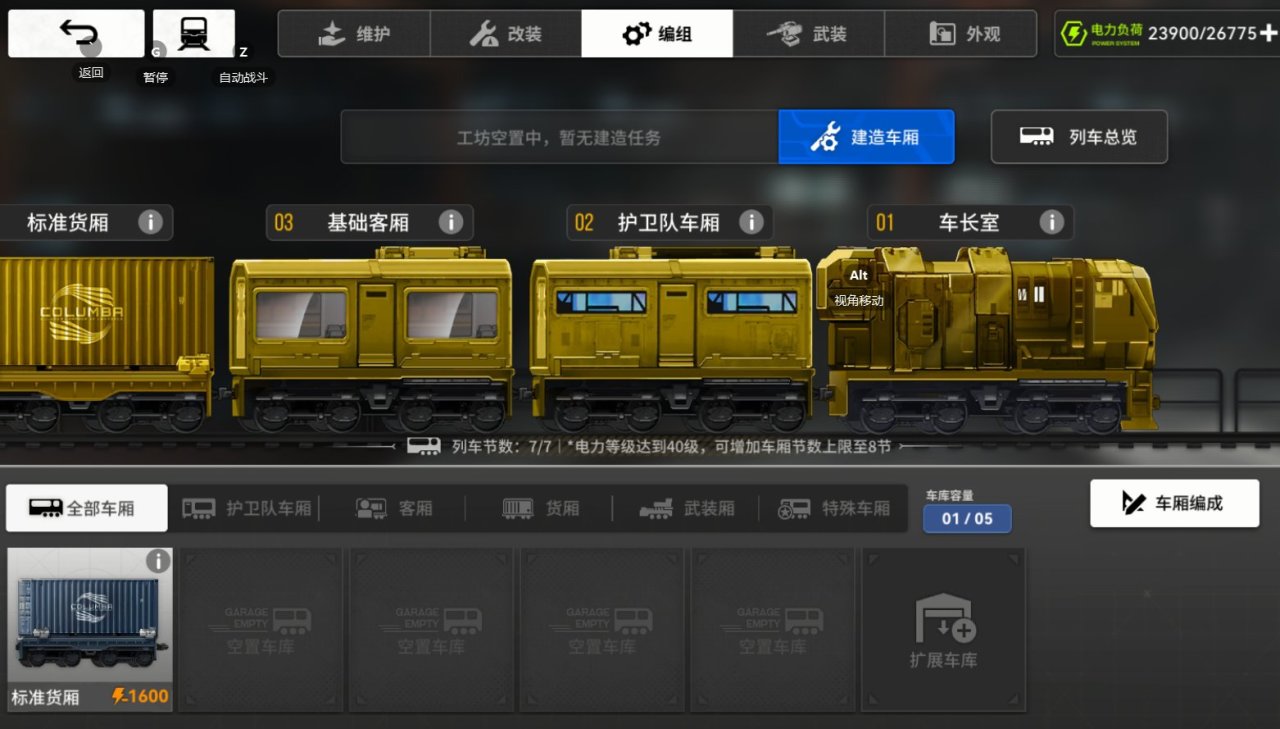Click the 武装 armament gear icon
The width and height of the screenshot is (1280, 729).
[x=786, y=32]
